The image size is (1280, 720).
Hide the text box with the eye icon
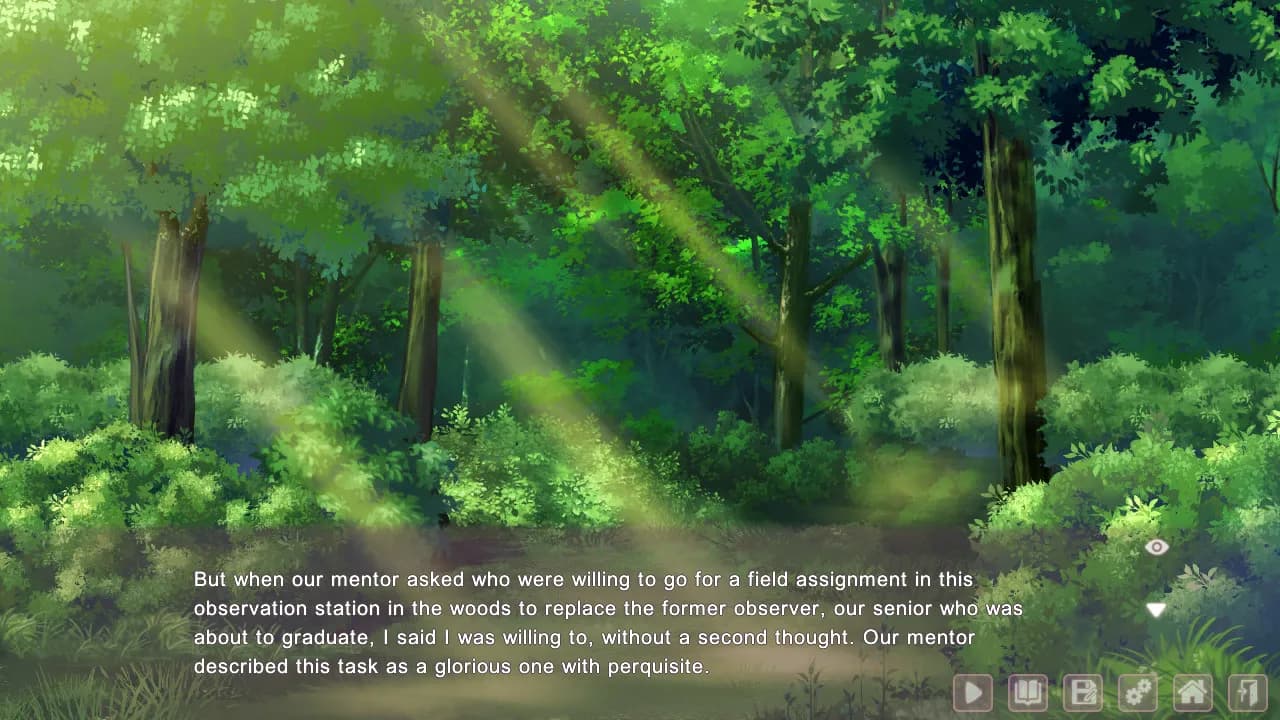(x=1156, y=547)
